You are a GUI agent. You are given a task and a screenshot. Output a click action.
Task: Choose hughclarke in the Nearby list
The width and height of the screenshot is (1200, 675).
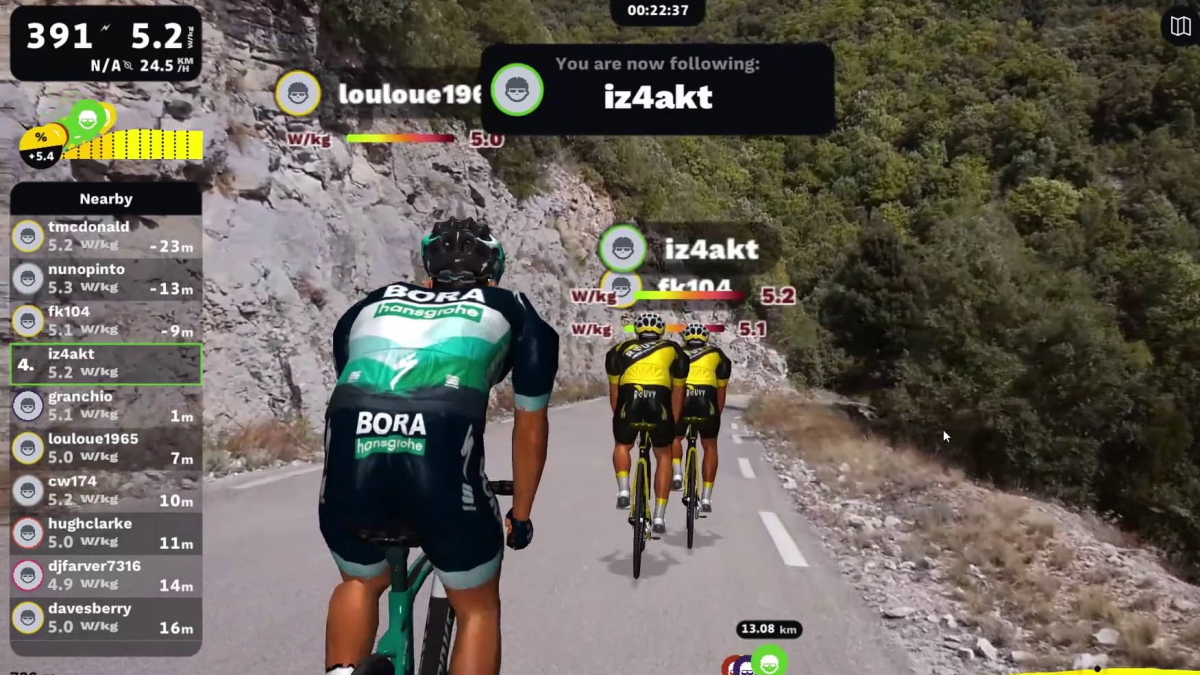(x=105, y=533)
